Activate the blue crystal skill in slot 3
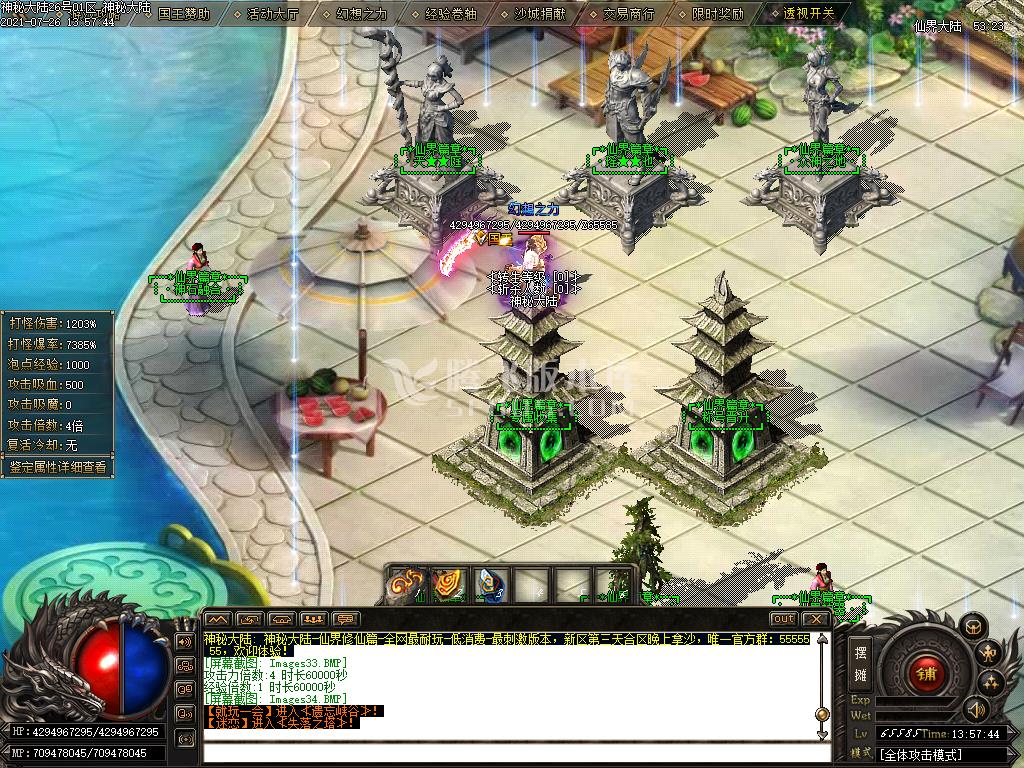This screenshot has width=1024, height=768. pyautogui.click(x=491, y=585)
